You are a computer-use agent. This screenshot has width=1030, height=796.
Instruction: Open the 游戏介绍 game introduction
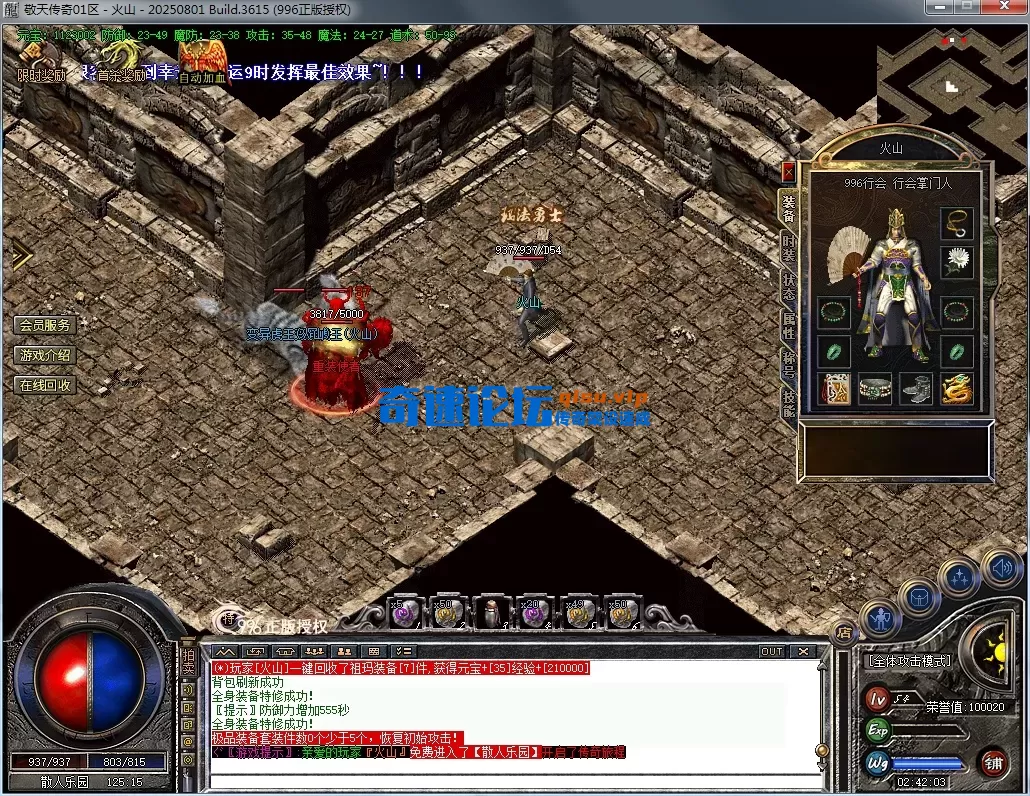[x=45, y=355]
